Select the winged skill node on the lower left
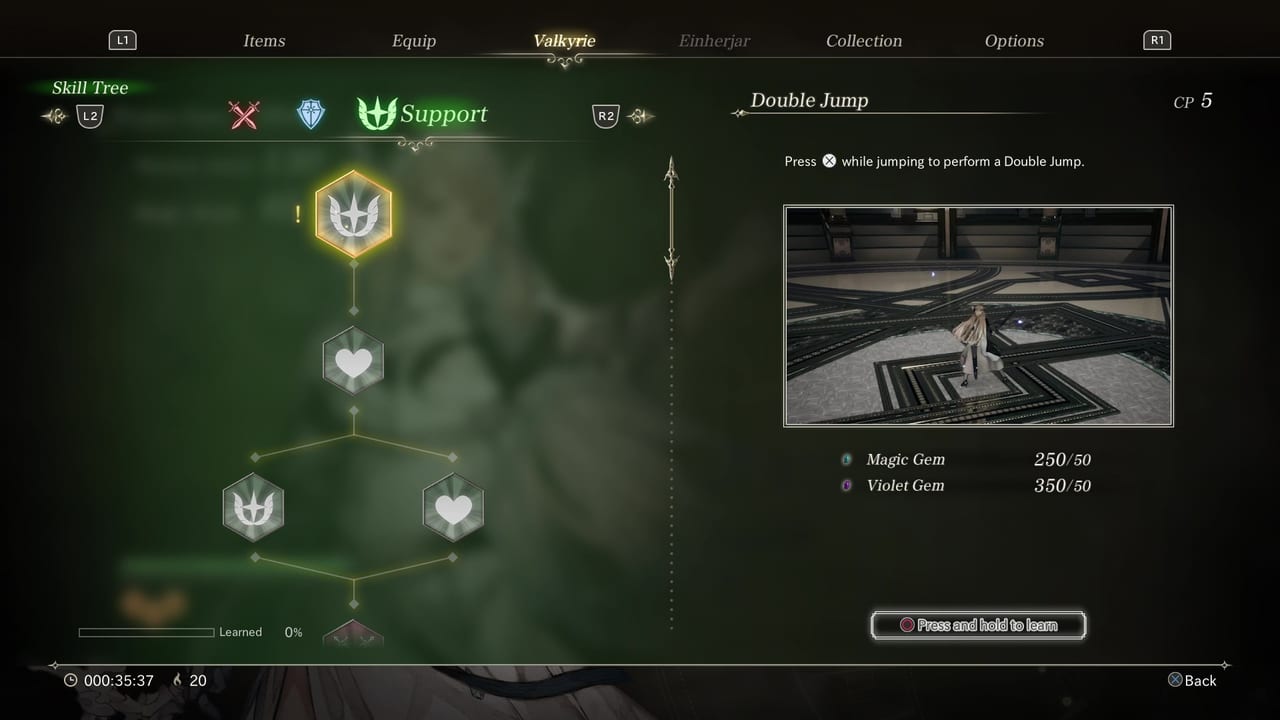 click(x=253, y=507)
